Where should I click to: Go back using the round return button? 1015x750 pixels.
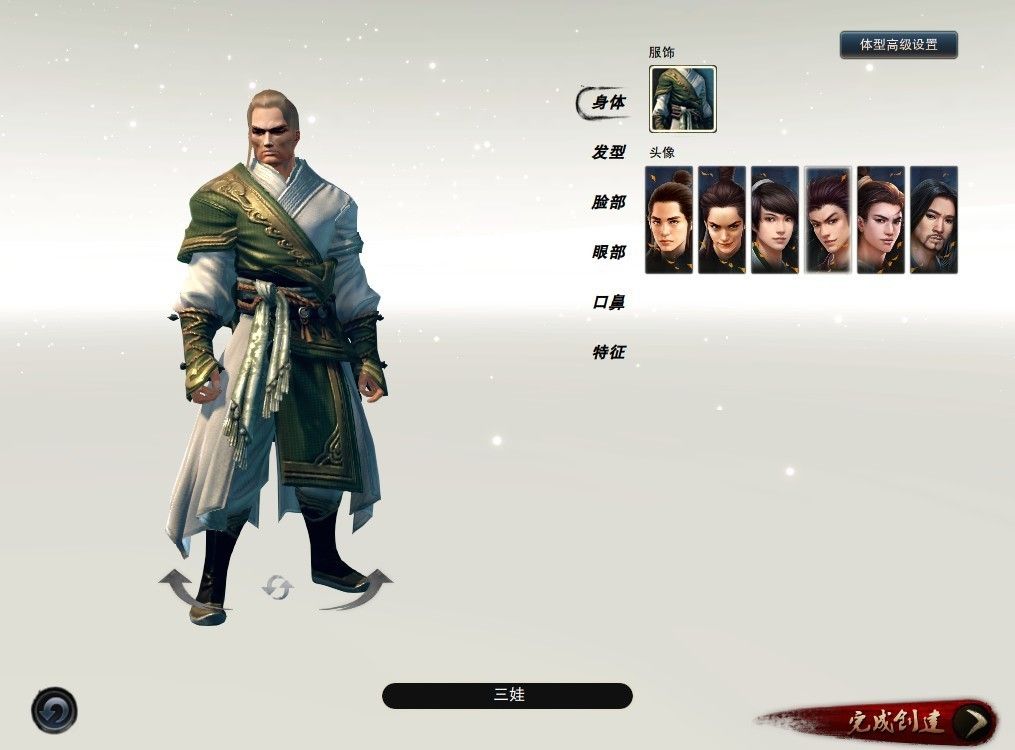tap(54, 711)
